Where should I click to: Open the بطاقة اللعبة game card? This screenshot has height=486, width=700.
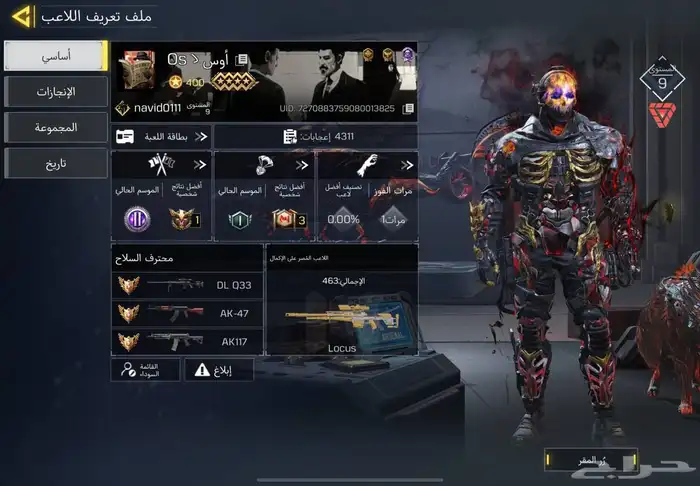point(161,136)
